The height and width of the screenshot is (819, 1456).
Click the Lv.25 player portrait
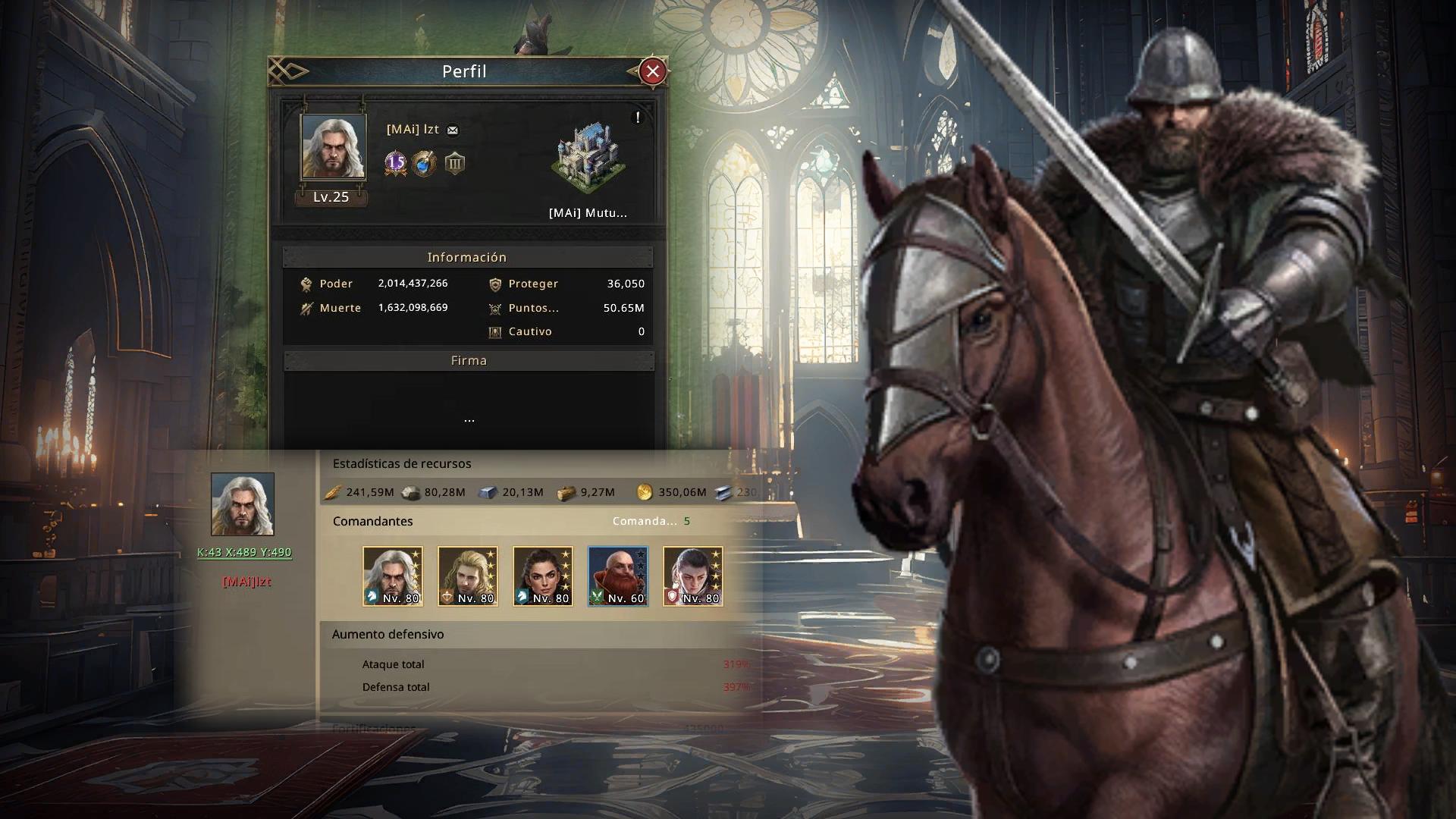(x=333, y=147)
